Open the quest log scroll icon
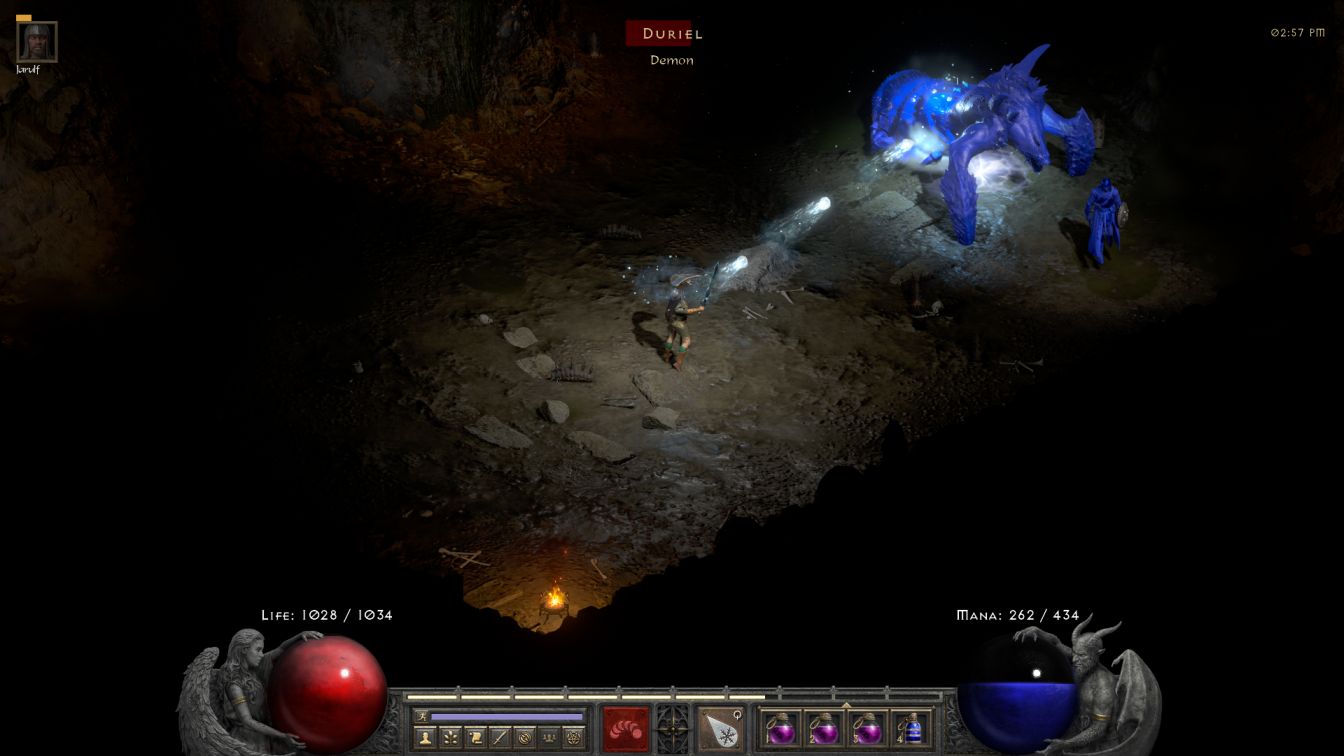1344x756 pixels. click(x=475, y=738)
